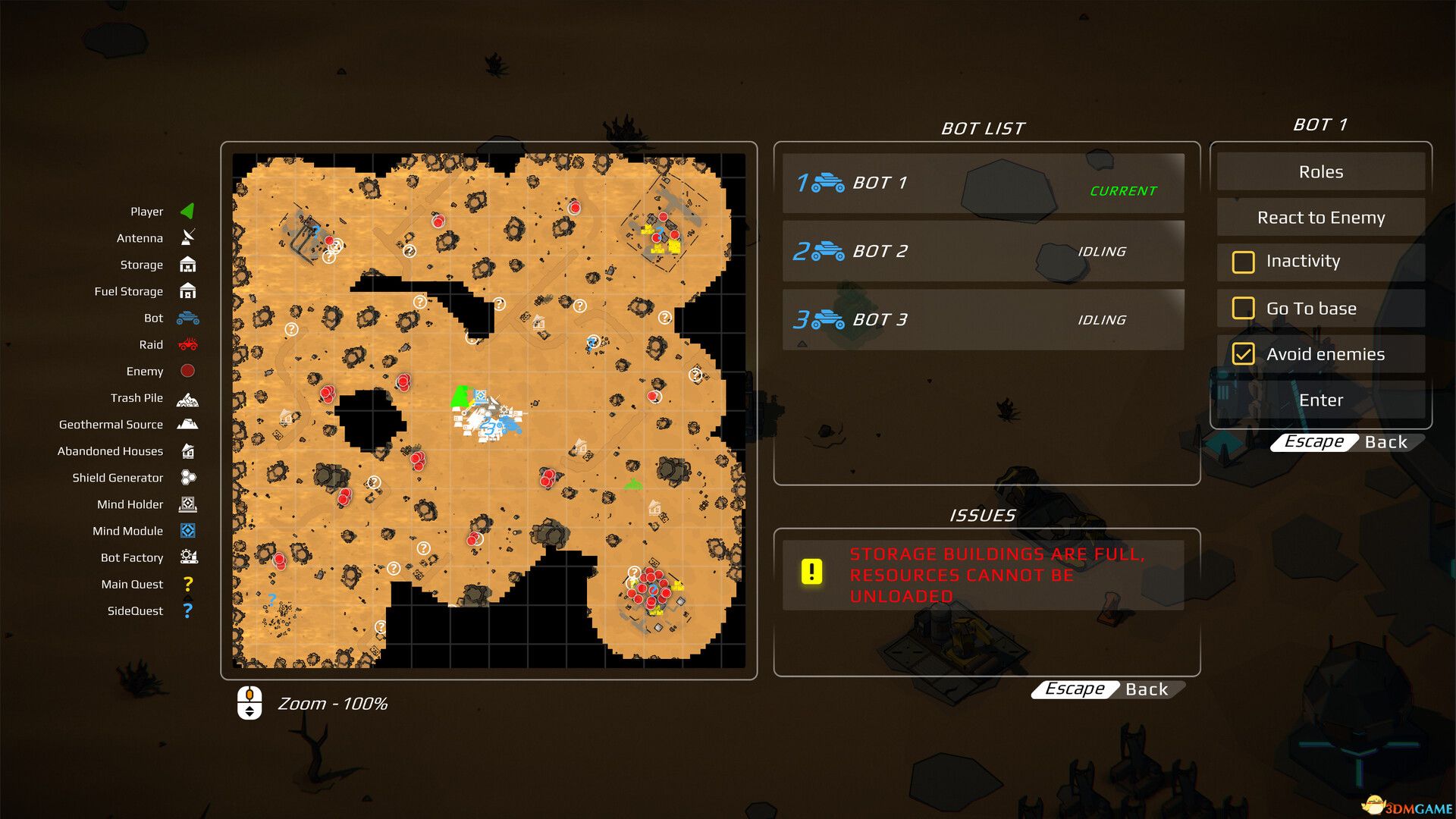Open the Main Quest legend entry

click(188, 584)
